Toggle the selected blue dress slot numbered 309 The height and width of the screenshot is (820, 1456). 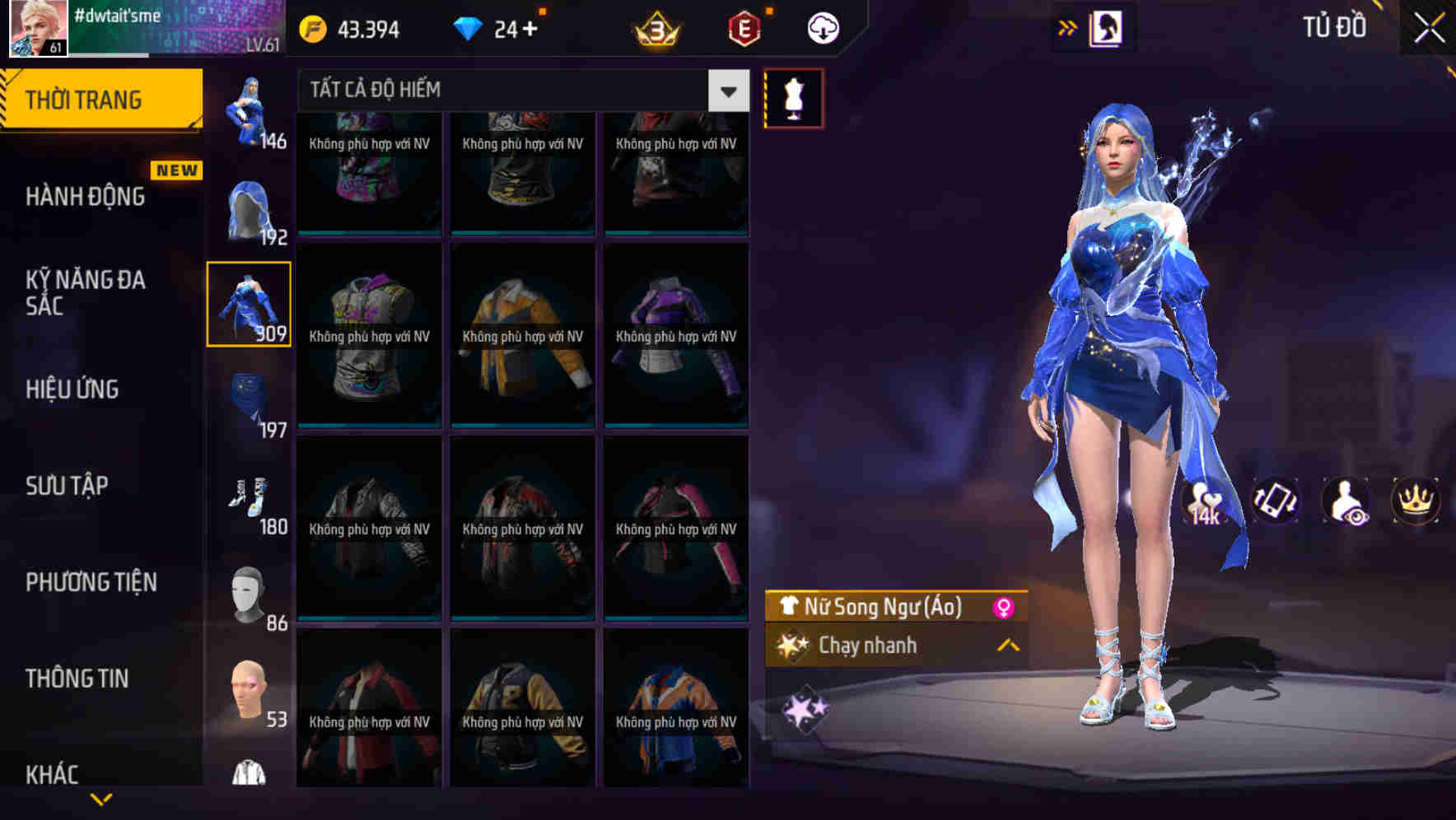250,303
